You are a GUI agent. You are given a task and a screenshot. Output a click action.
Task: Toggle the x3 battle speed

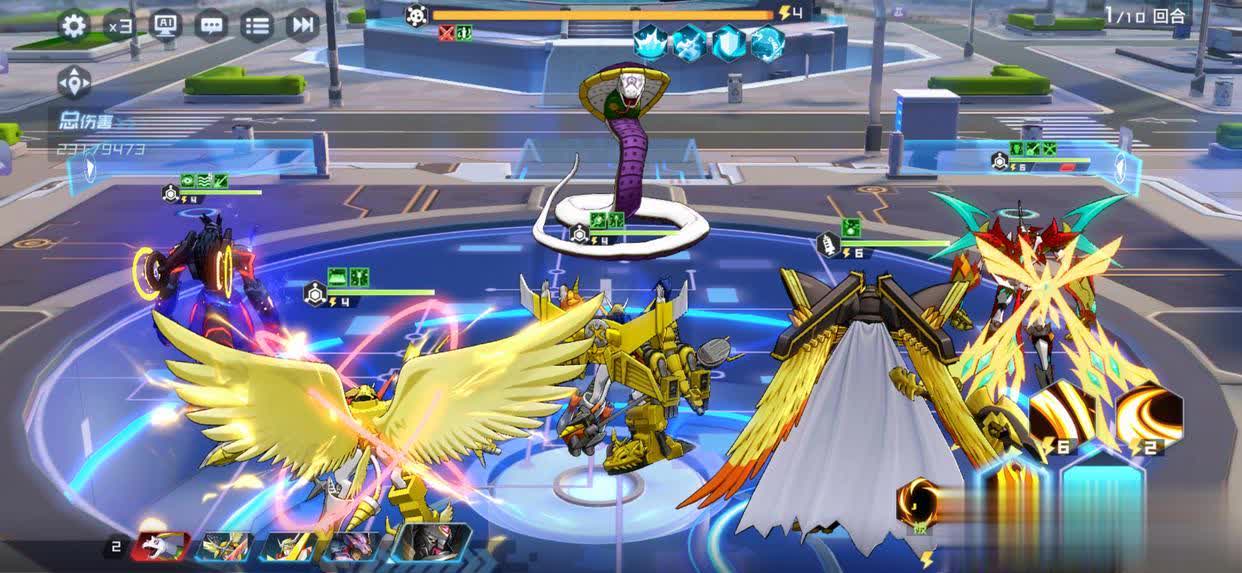[x=119, y=25]
